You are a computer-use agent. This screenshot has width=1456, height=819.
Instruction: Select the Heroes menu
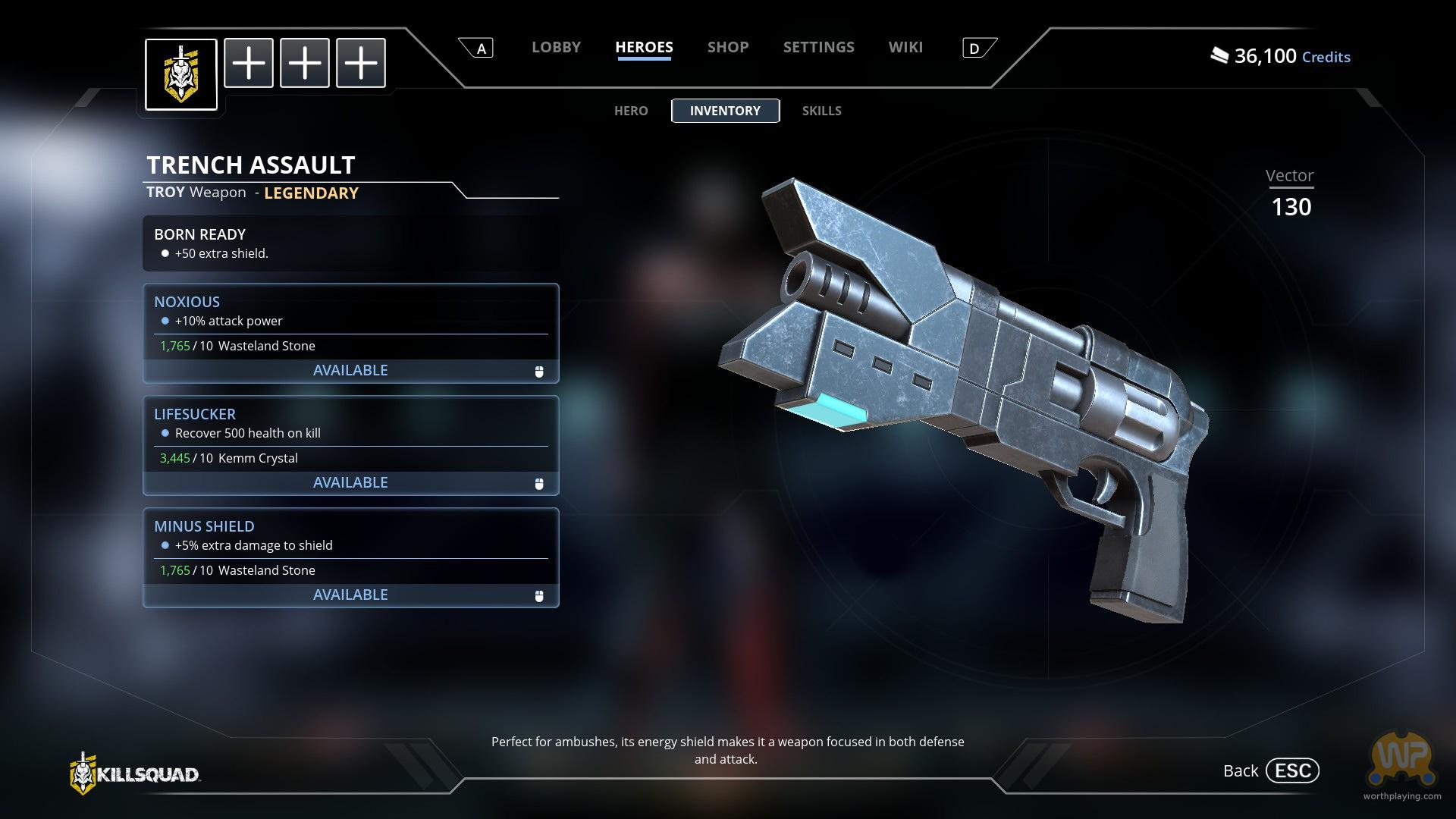point(644,47)
